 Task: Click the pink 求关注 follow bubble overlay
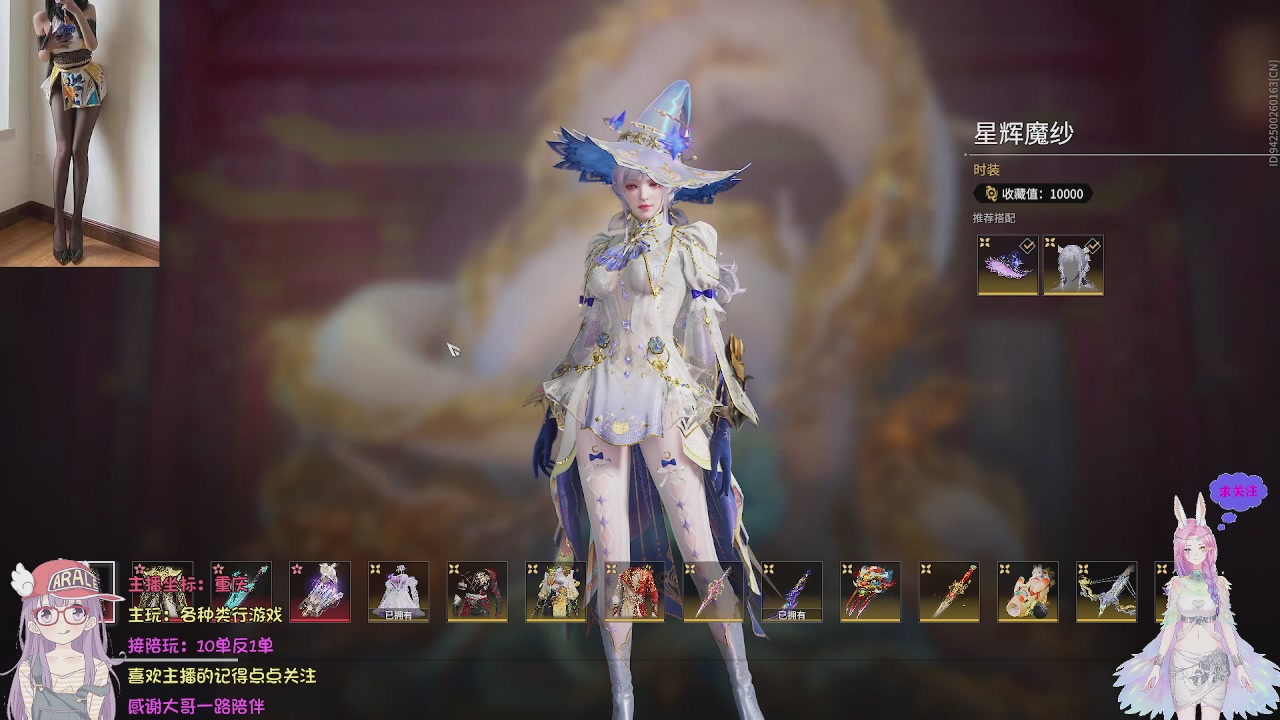click(1237, 492)
